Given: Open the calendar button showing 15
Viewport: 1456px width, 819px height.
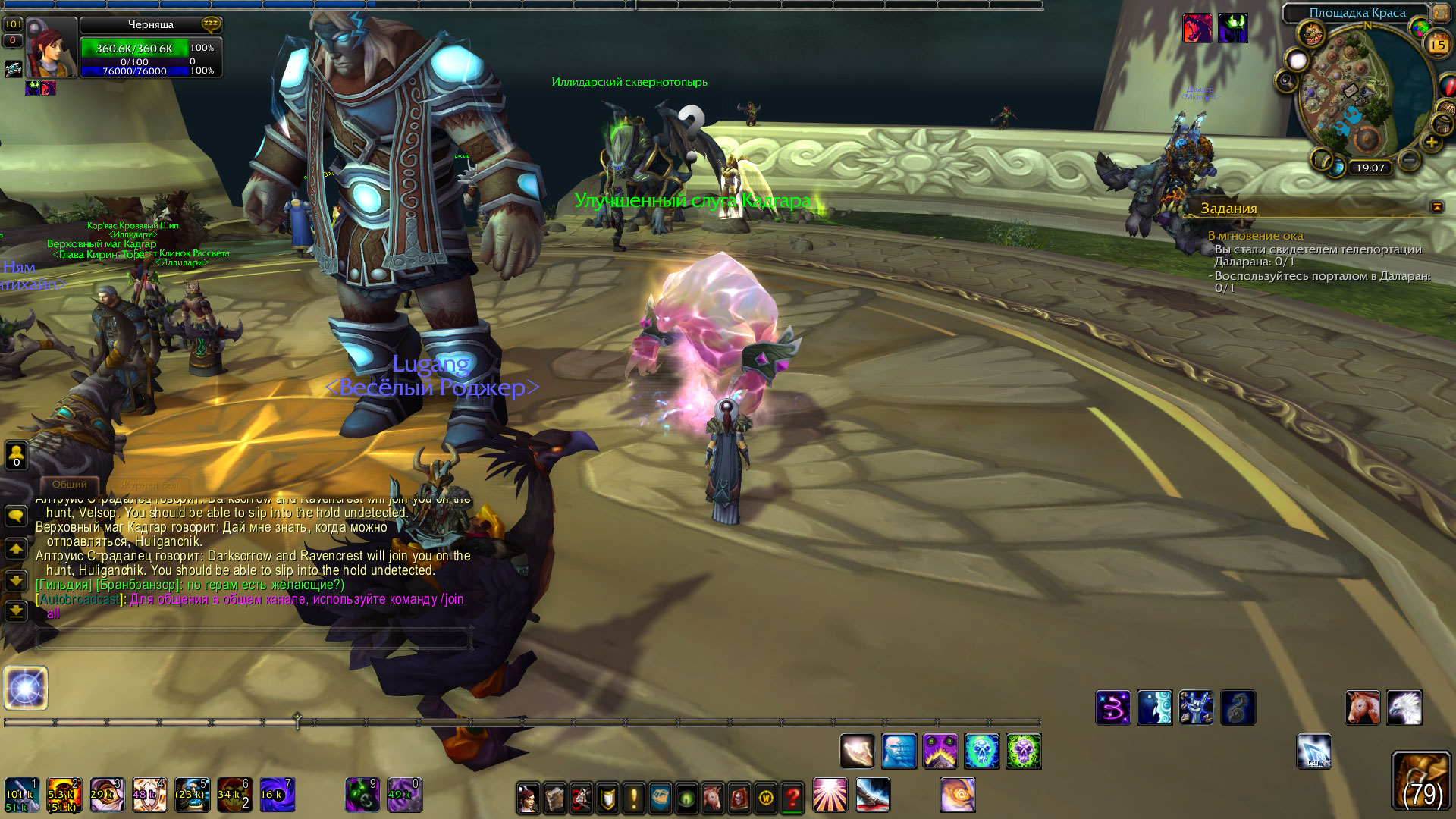Looking at the screenshot, I should point(1438,44).
